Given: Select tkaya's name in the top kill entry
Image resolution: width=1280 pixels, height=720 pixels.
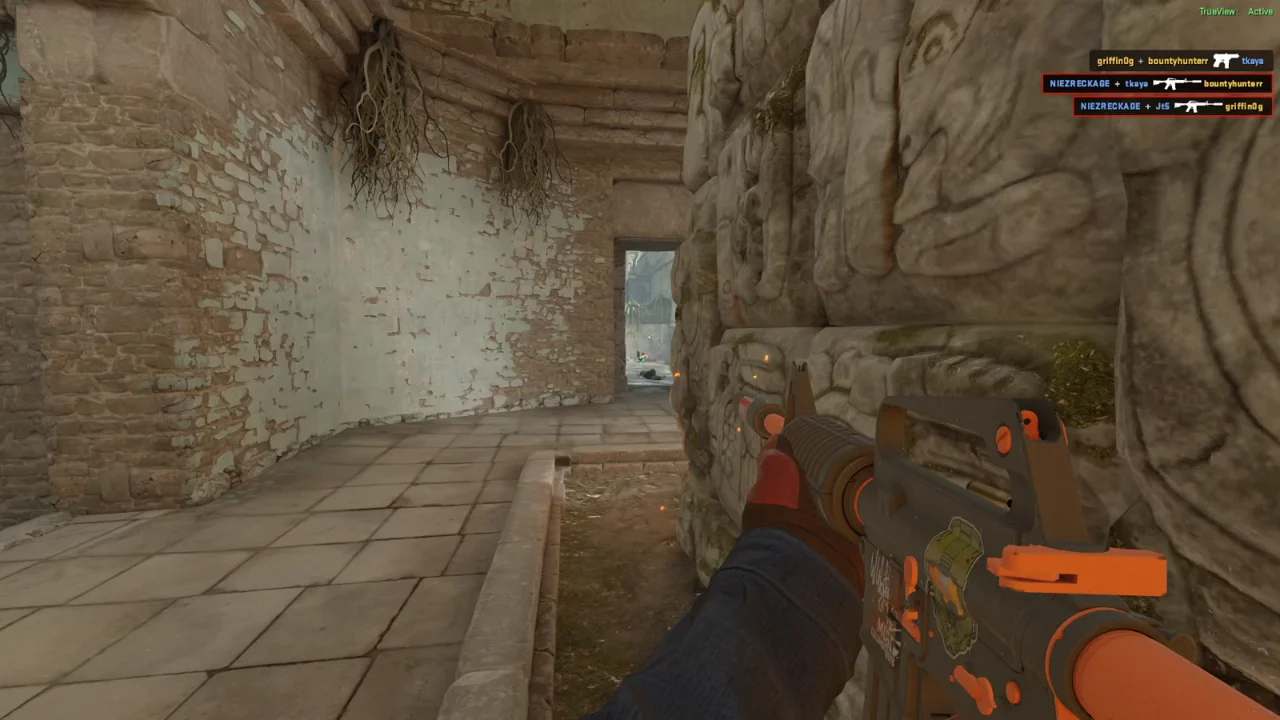Looking at the screenshot, I should pyautogui.click(x=1253, y=60).
